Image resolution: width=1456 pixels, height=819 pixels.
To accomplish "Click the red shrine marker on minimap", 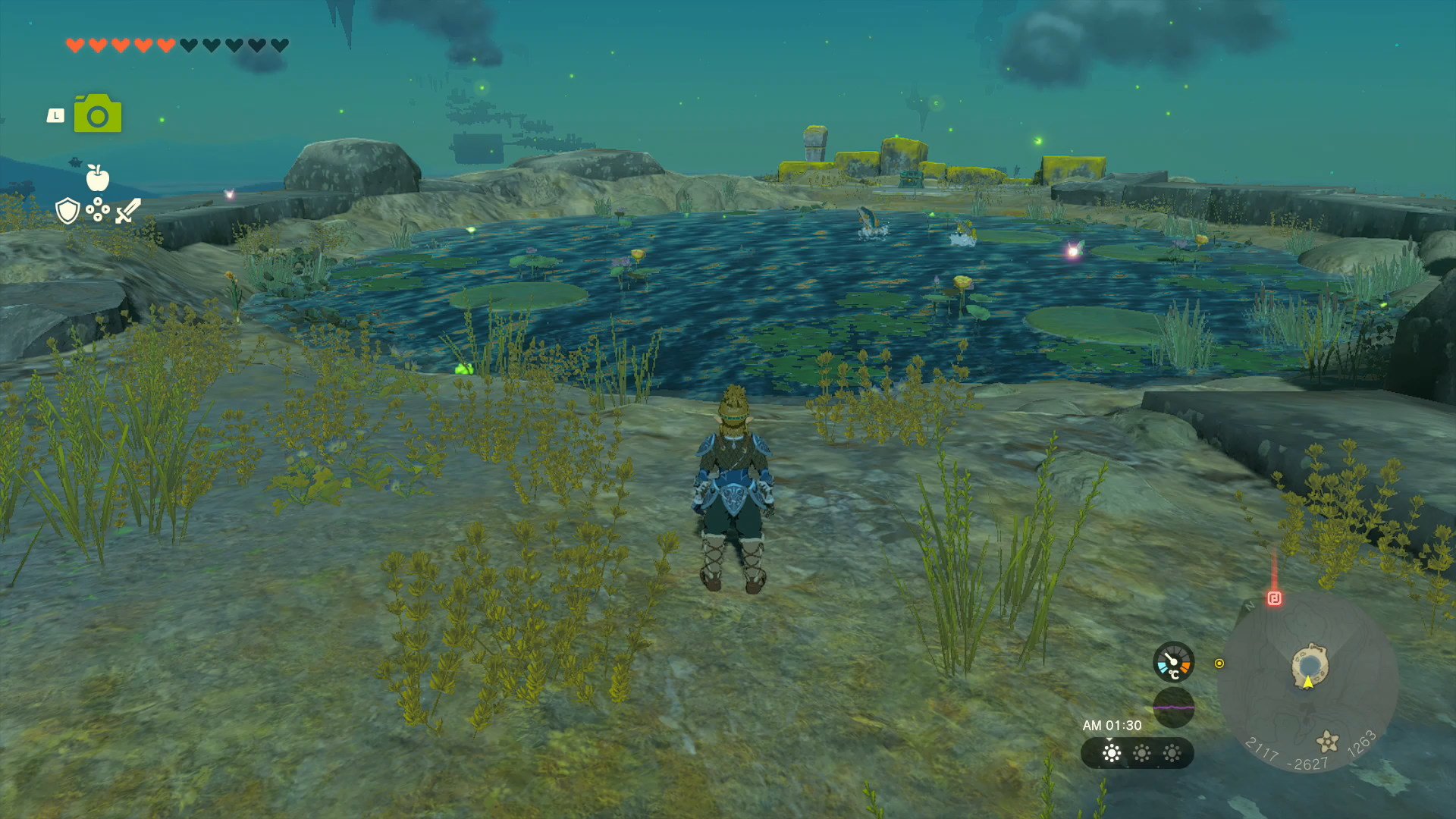I will point(1274,598).
